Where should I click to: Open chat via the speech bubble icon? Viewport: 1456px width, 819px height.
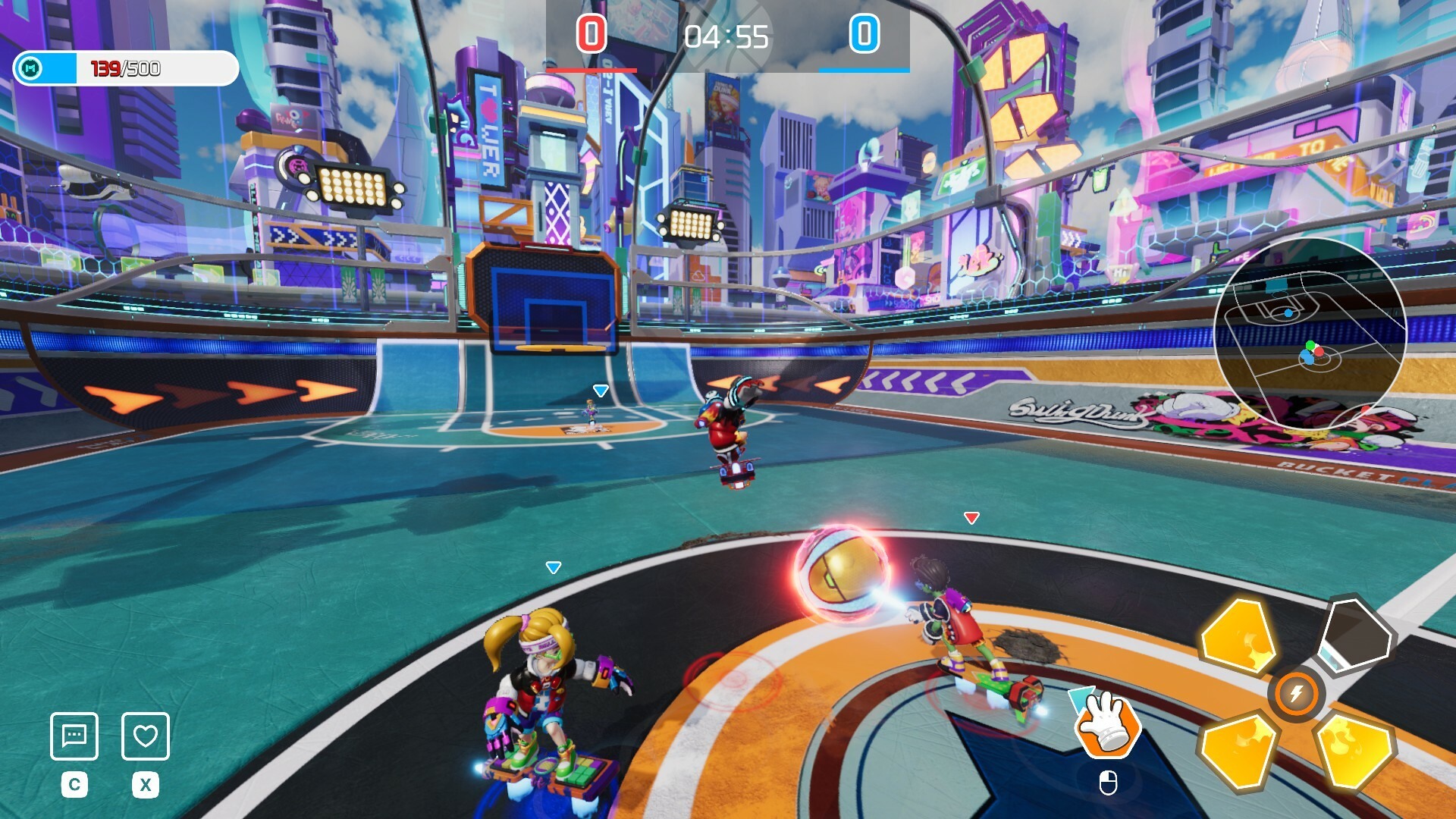click(x=75, y=734)
